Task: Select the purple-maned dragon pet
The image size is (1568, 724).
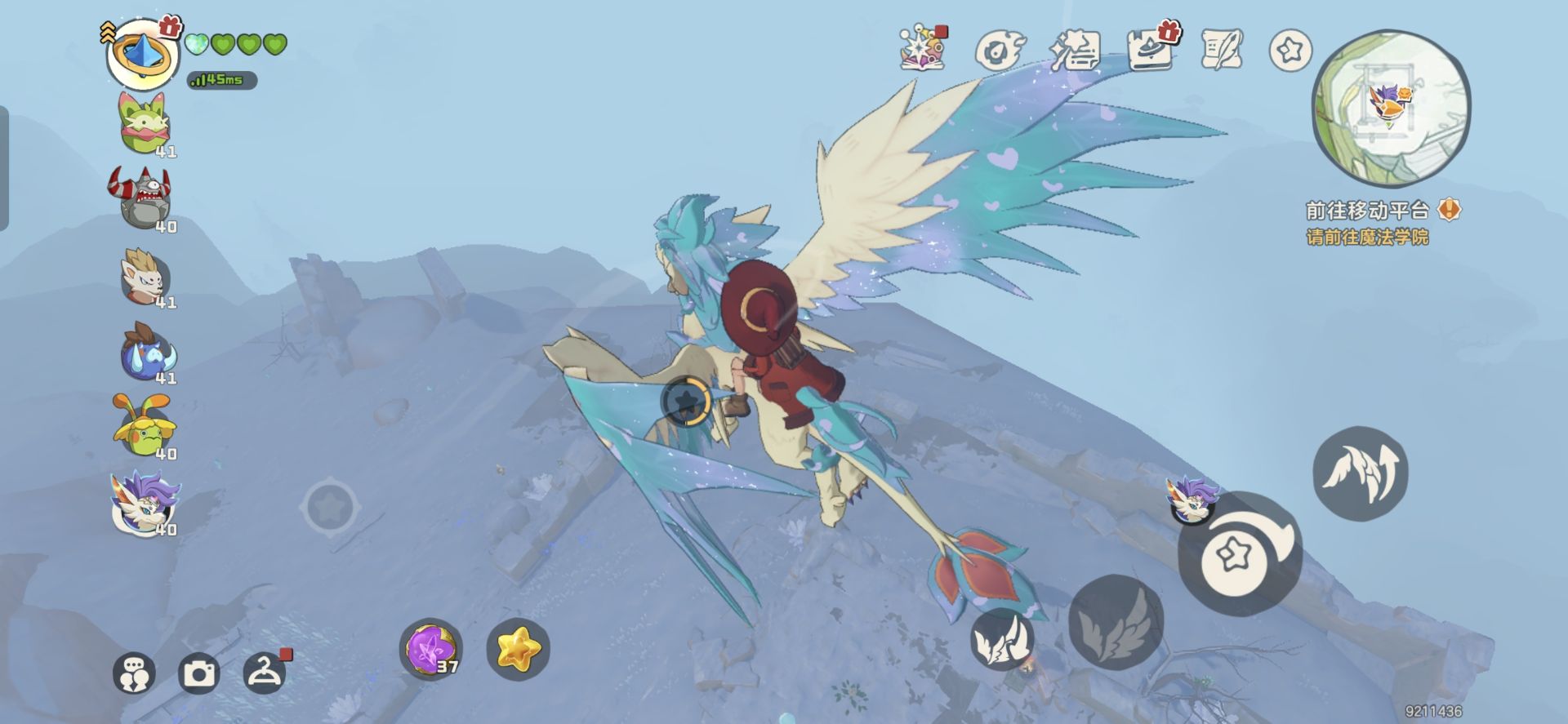Action: (144, 502)
